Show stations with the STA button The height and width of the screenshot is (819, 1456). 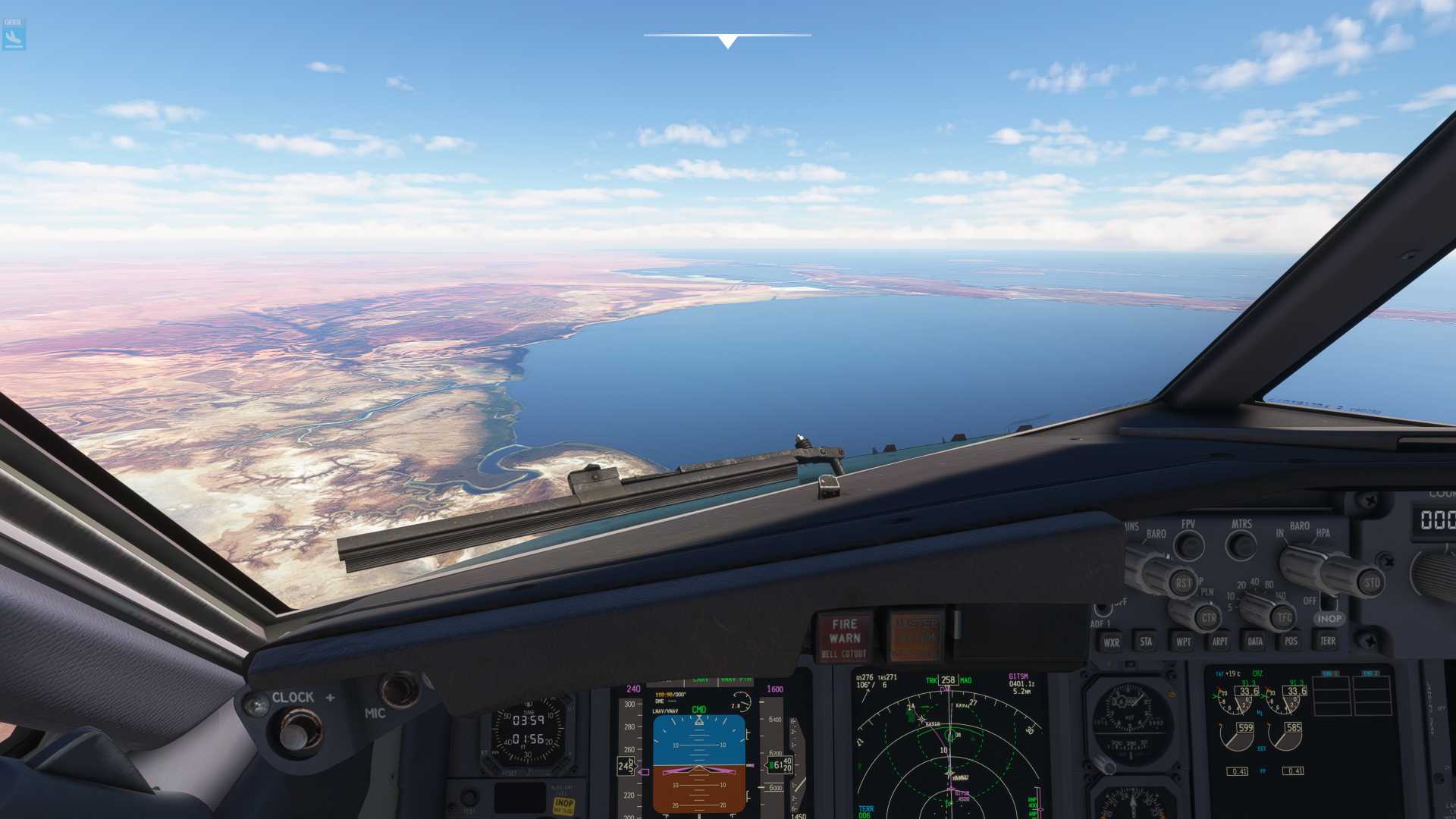tap(1146, 642)
